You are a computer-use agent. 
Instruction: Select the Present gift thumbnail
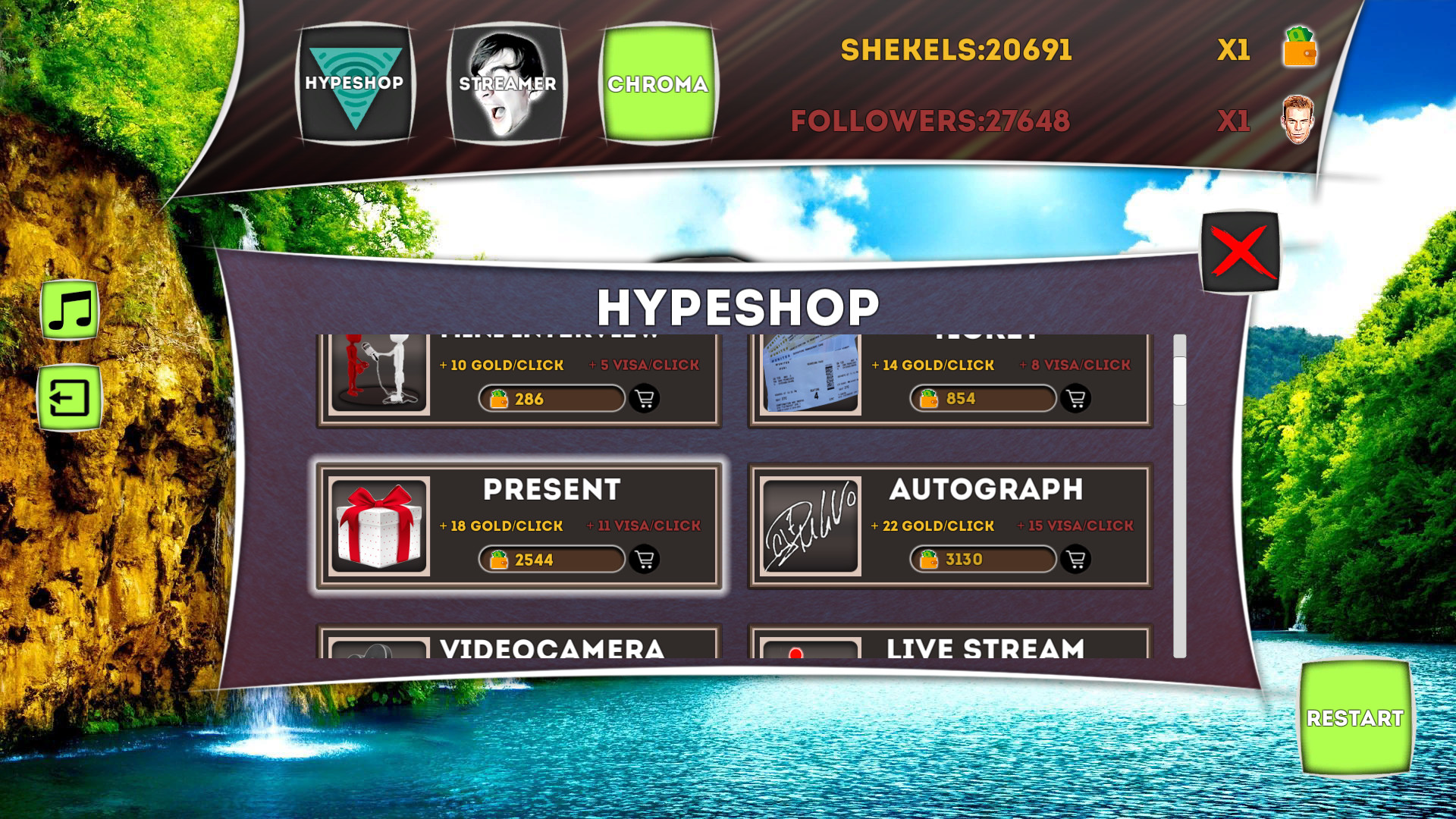pyautogui.click(x=378, y=523)
